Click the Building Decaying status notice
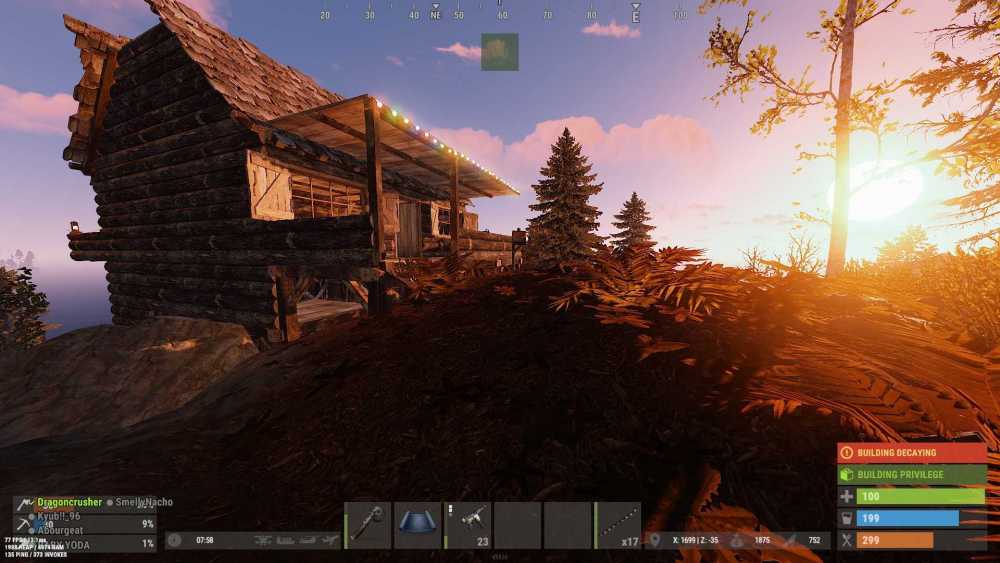This screenshot has height=563, width=1000. [x=911, y=453]
